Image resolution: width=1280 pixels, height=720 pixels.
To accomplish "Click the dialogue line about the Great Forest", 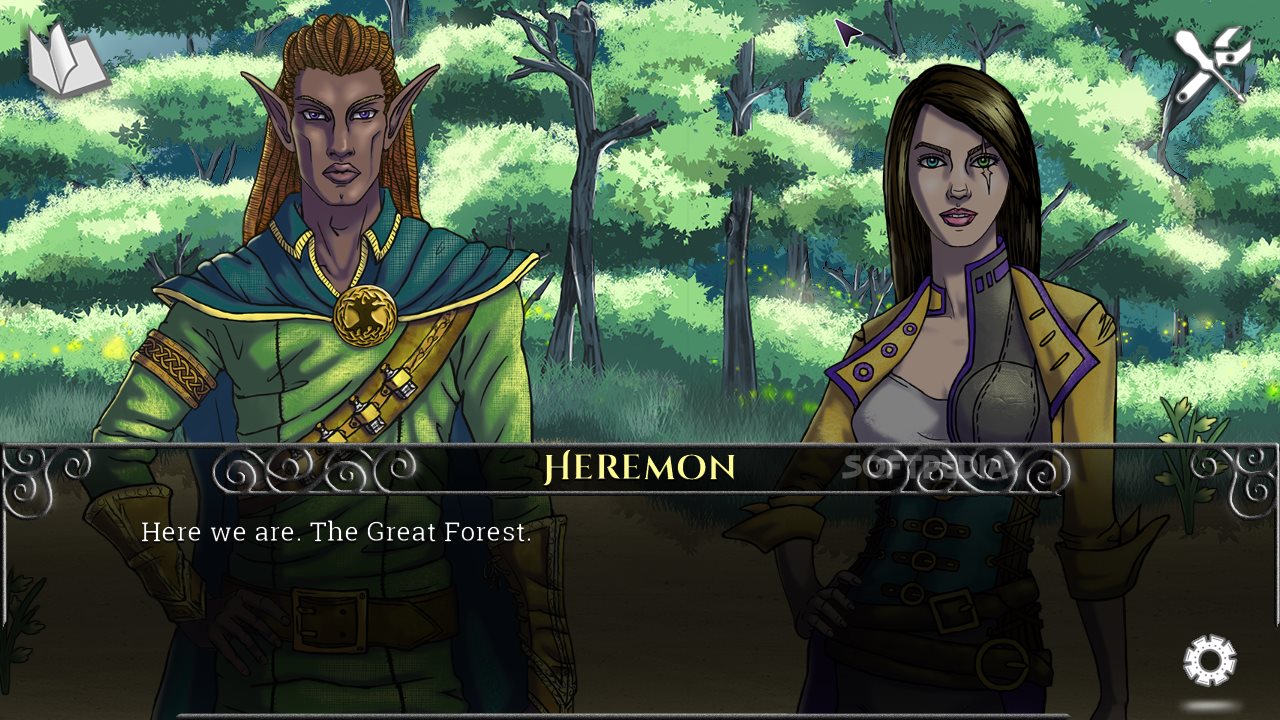I will point(338,533).
